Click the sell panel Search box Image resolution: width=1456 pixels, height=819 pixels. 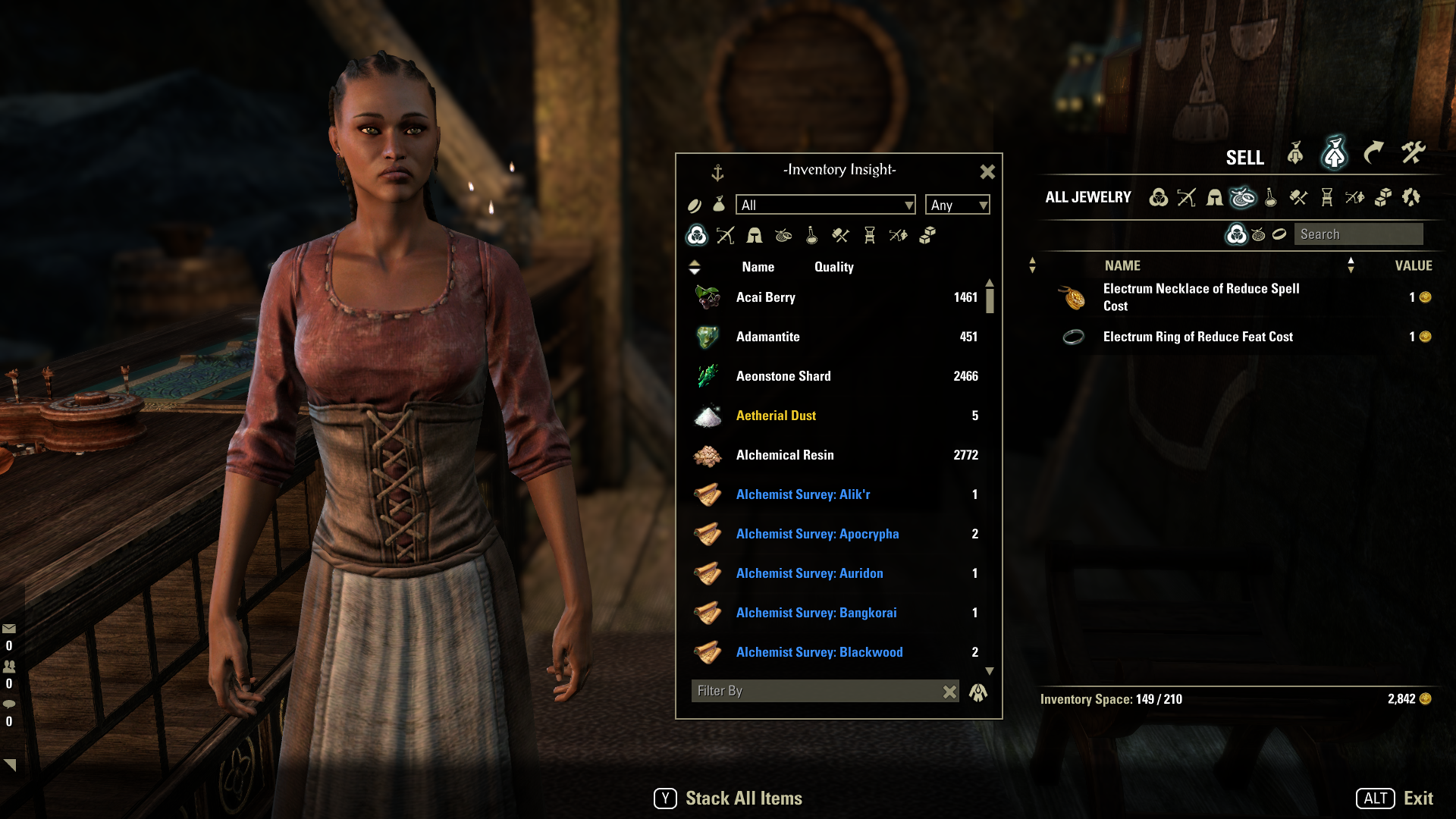[1357, 234]
